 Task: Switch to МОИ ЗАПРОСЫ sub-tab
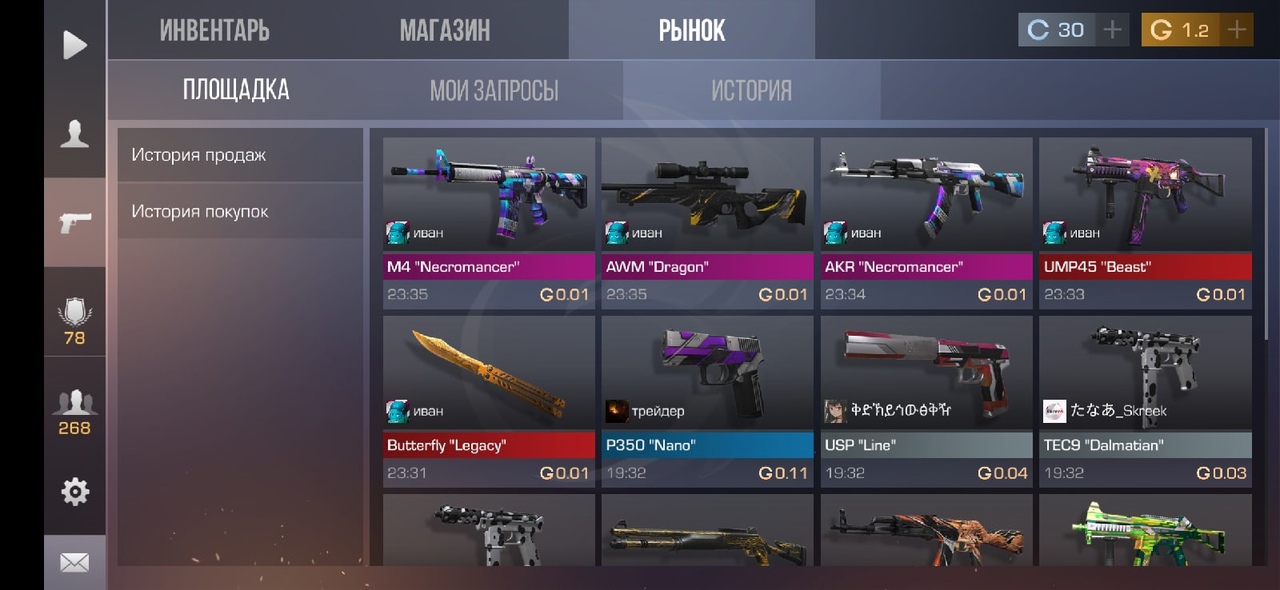pos(494,91)
